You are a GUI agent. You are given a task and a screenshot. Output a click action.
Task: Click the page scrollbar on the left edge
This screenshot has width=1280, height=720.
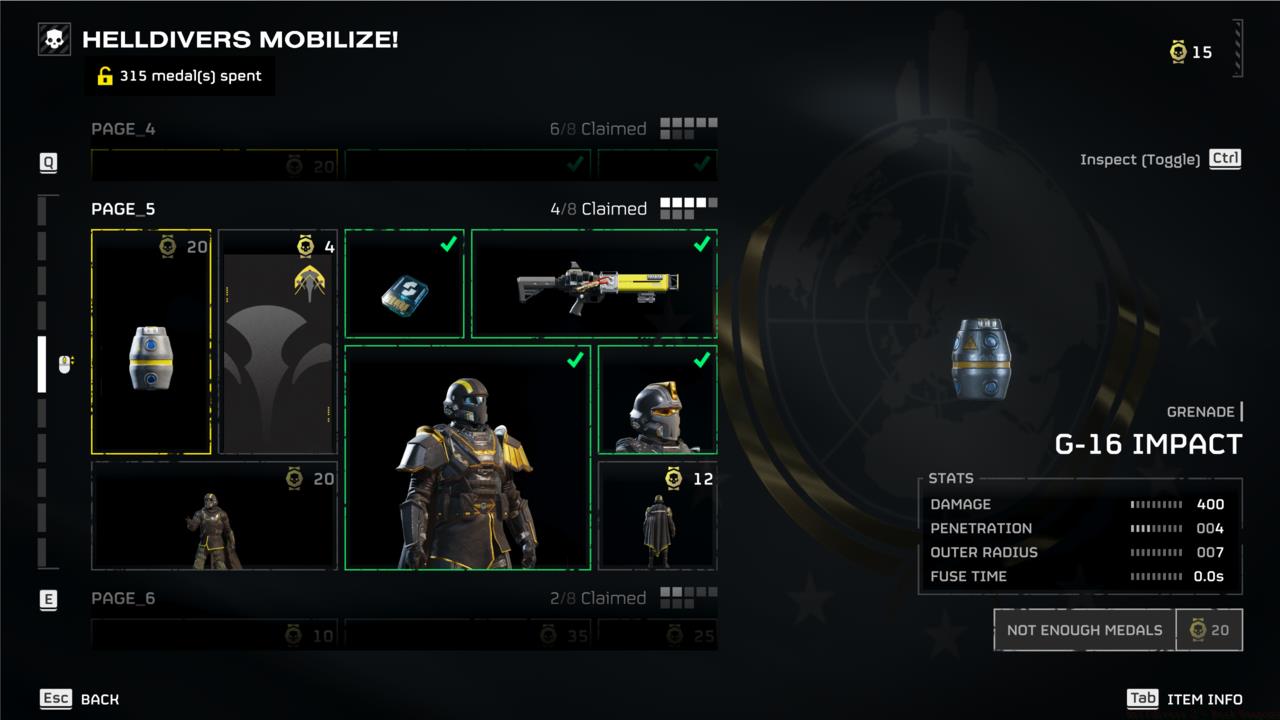[x=41, y=370]
